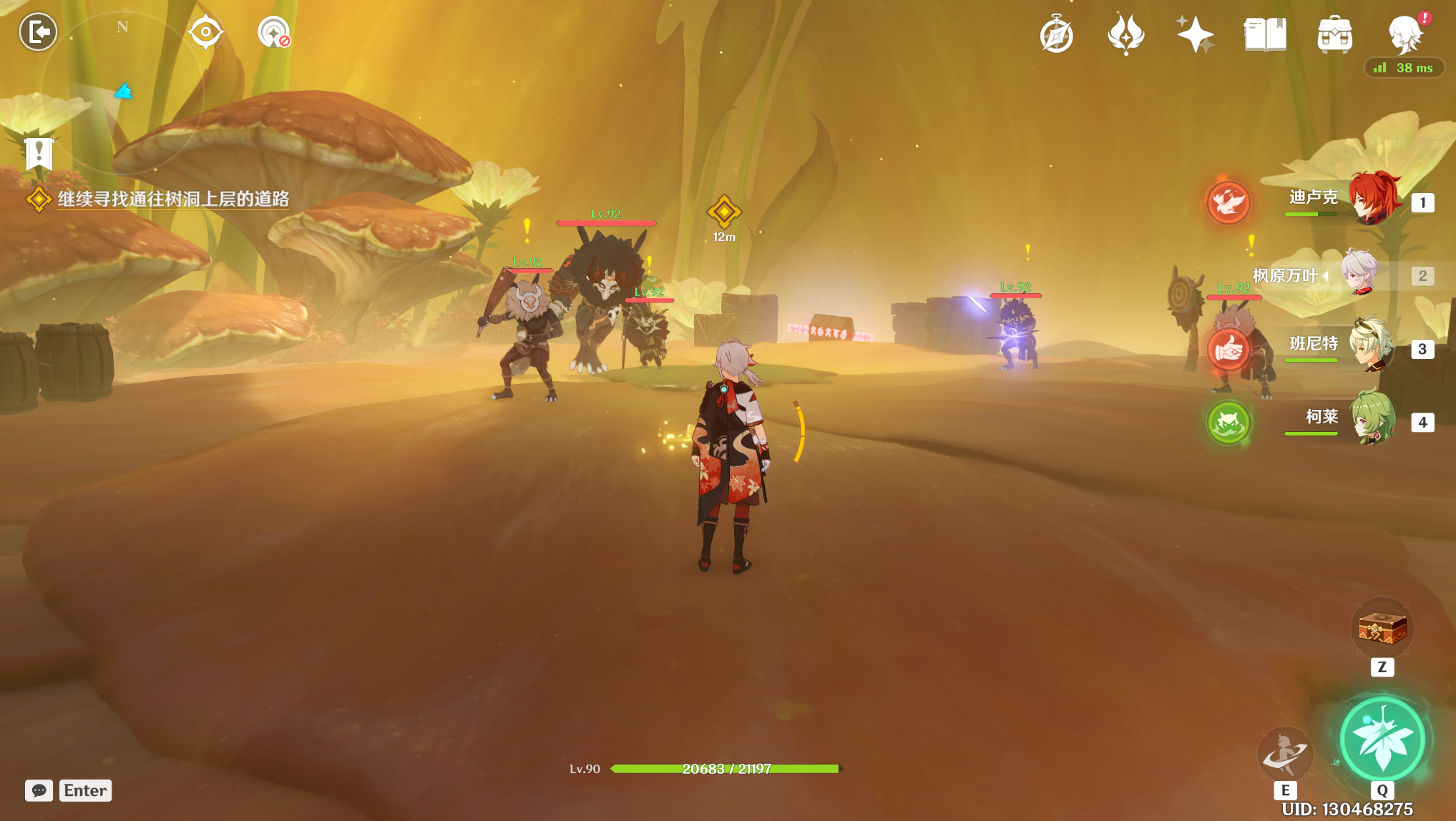Open the flame-shaped events icon
Viewport: 1456px width, 821px height.
coord(1125,34)
